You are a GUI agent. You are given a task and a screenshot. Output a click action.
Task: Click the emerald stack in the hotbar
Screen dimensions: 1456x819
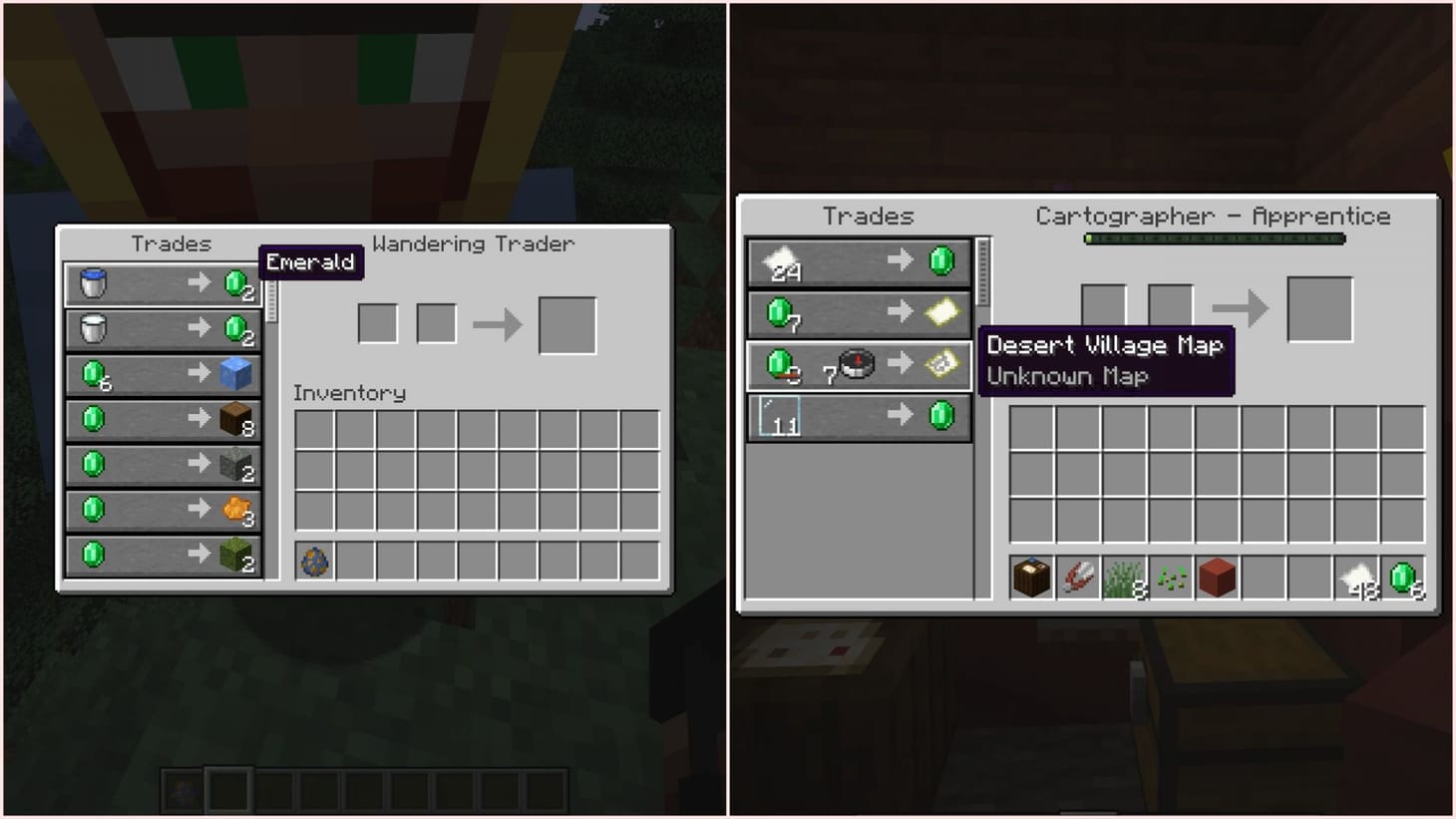1404,576
